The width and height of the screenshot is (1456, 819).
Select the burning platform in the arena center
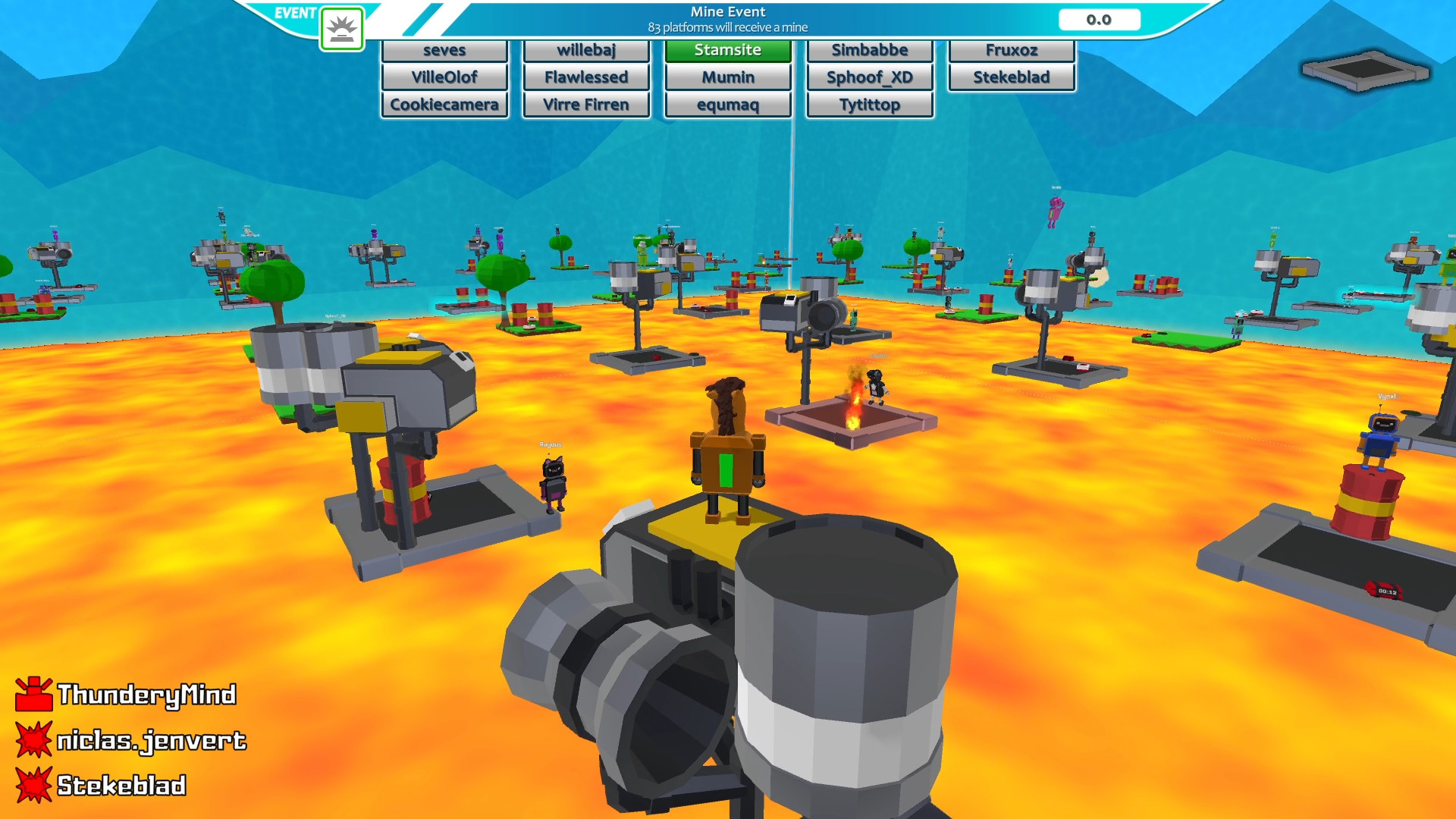click(857, 421)
